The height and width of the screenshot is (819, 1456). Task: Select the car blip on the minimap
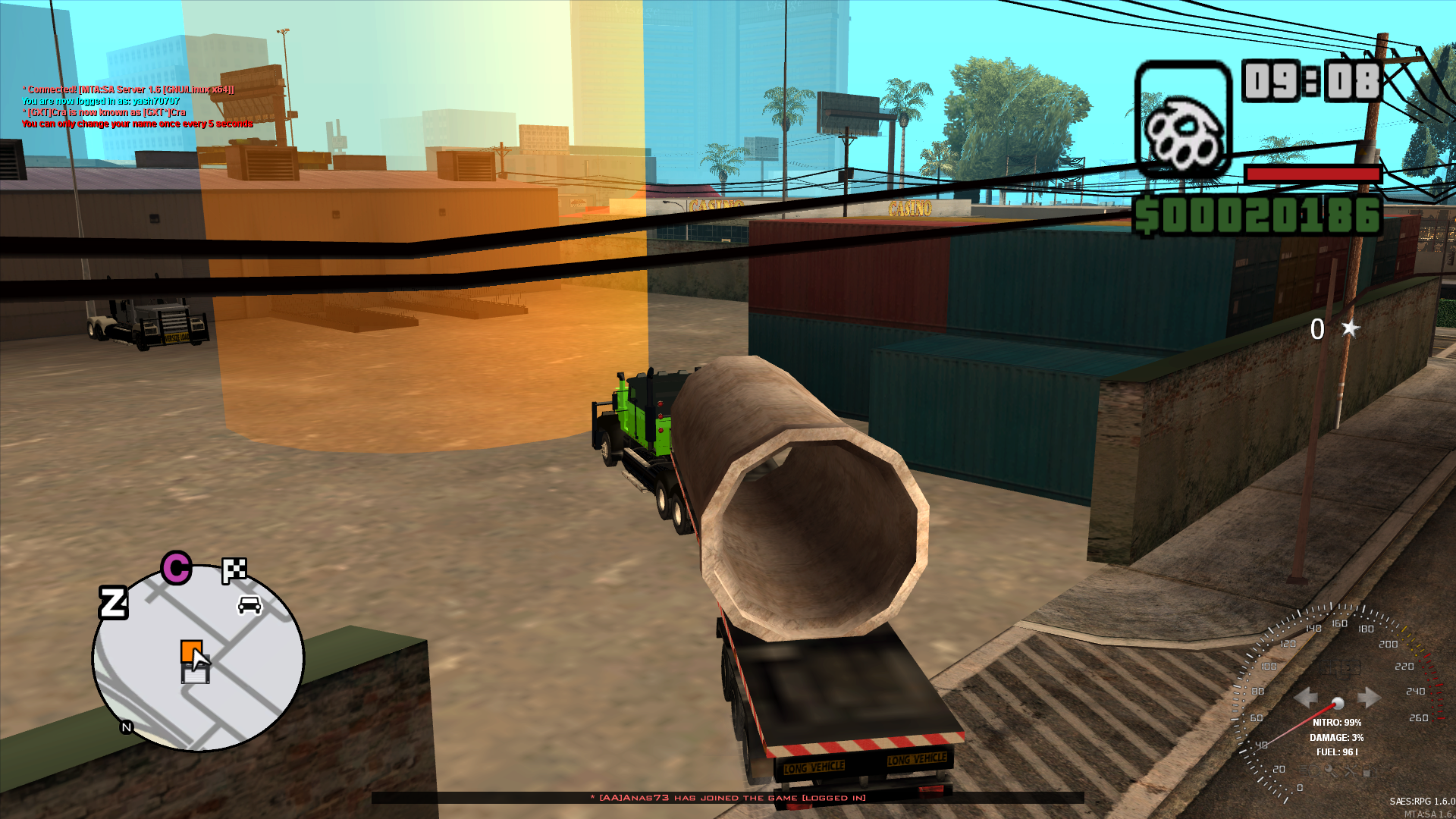coord(249,604)
